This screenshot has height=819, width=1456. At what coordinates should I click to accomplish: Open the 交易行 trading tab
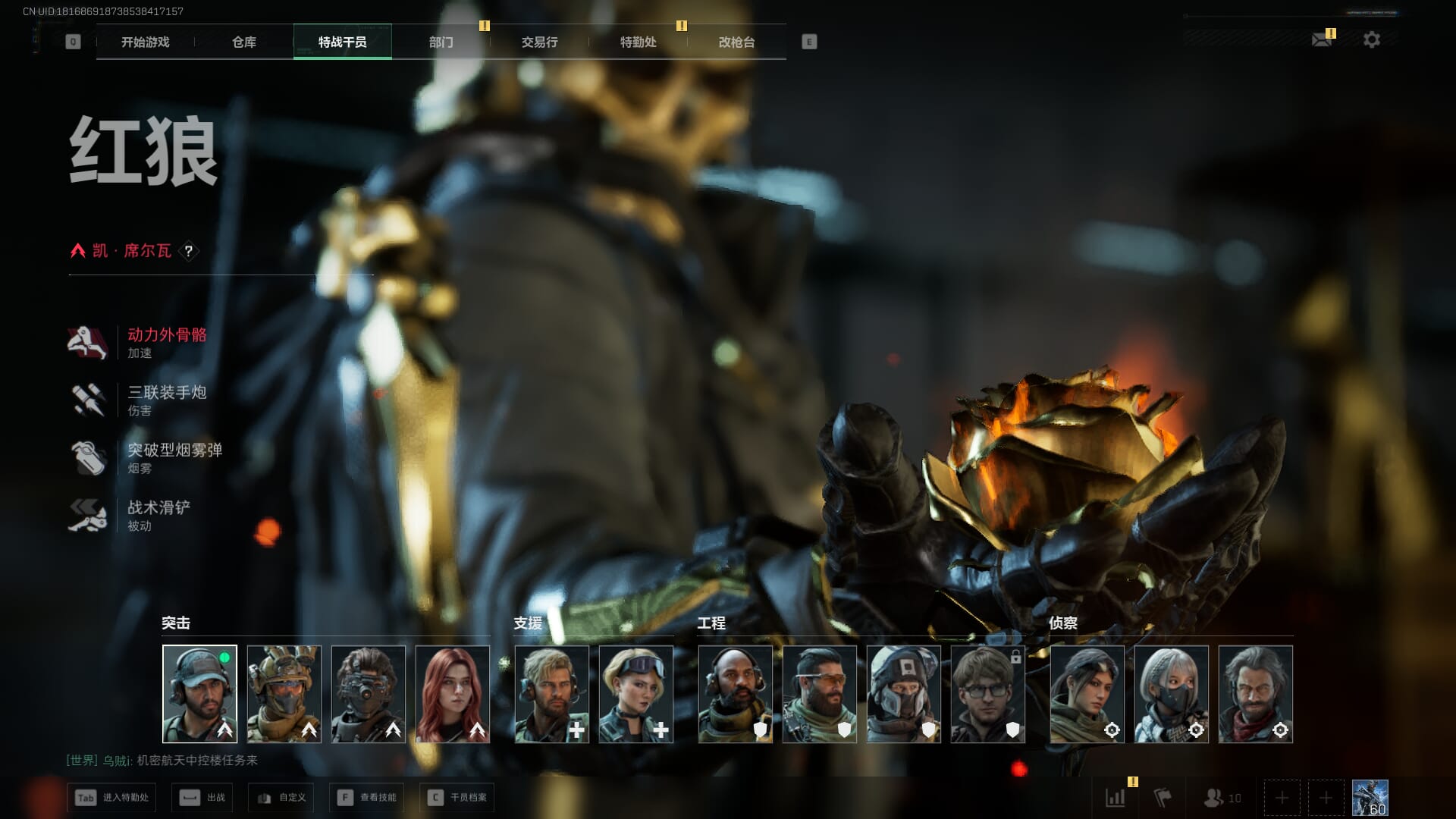click(x=539, y=42)
